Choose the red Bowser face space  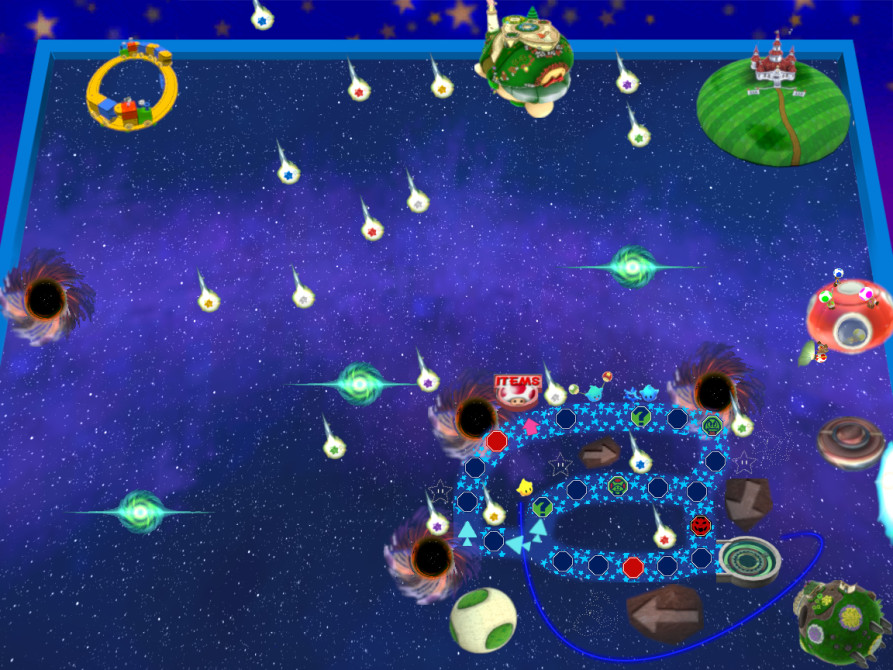(701, 524)
